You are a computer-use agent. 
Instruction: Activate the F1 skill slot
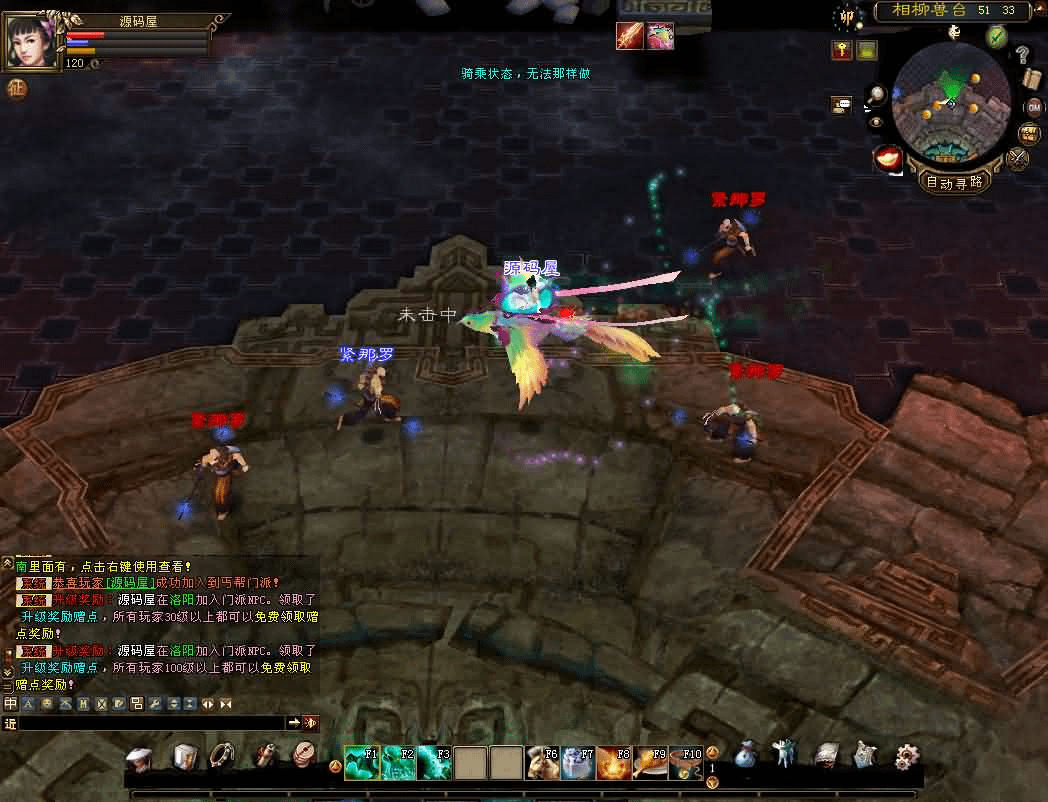(x=361, y=762)
